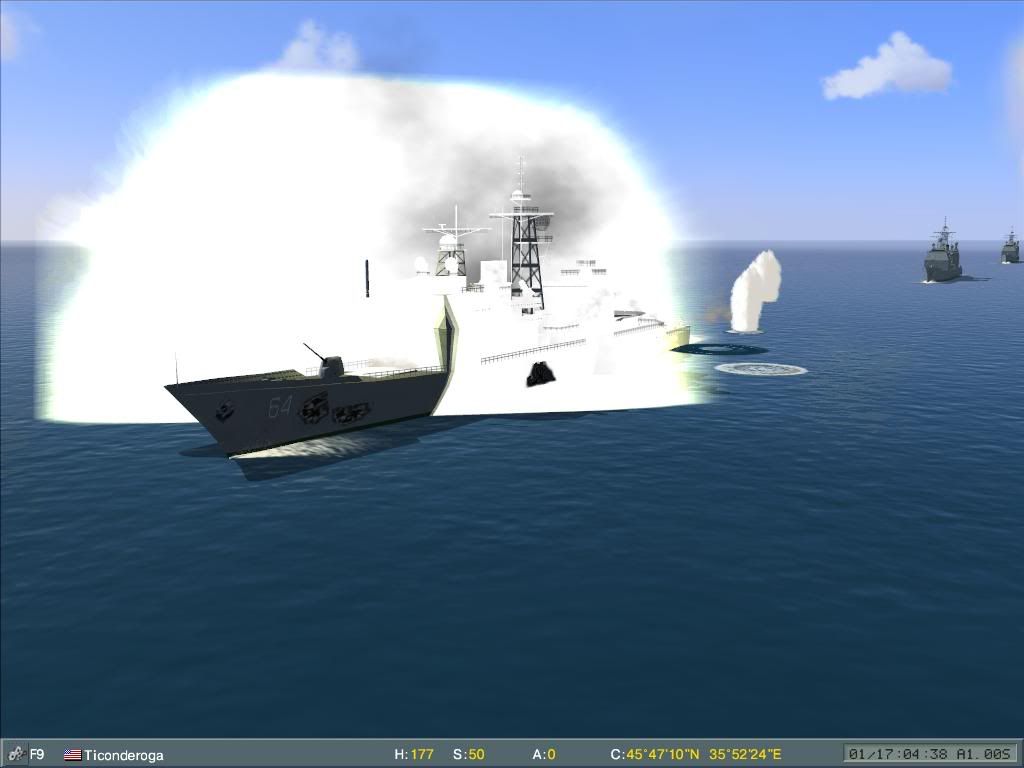Select the Ticonderoga ship name label

[123, 755]
